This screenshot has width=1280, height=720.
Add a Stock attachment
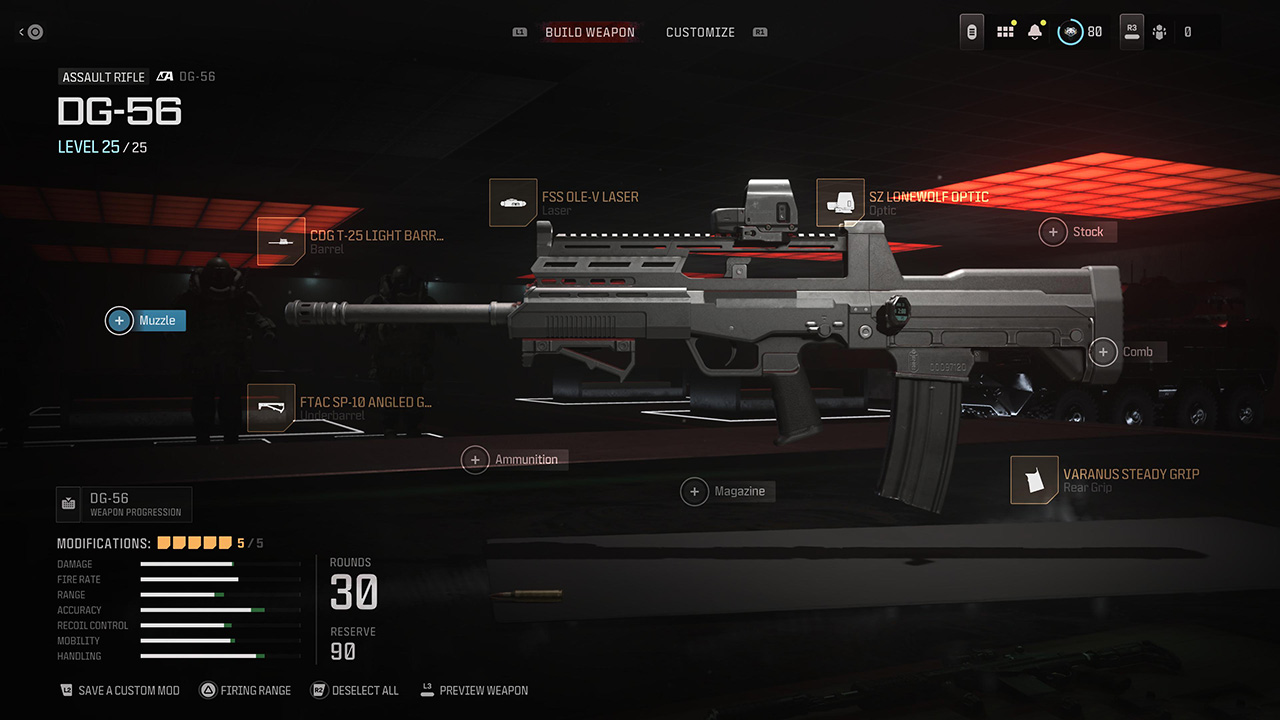point(1076,232)
